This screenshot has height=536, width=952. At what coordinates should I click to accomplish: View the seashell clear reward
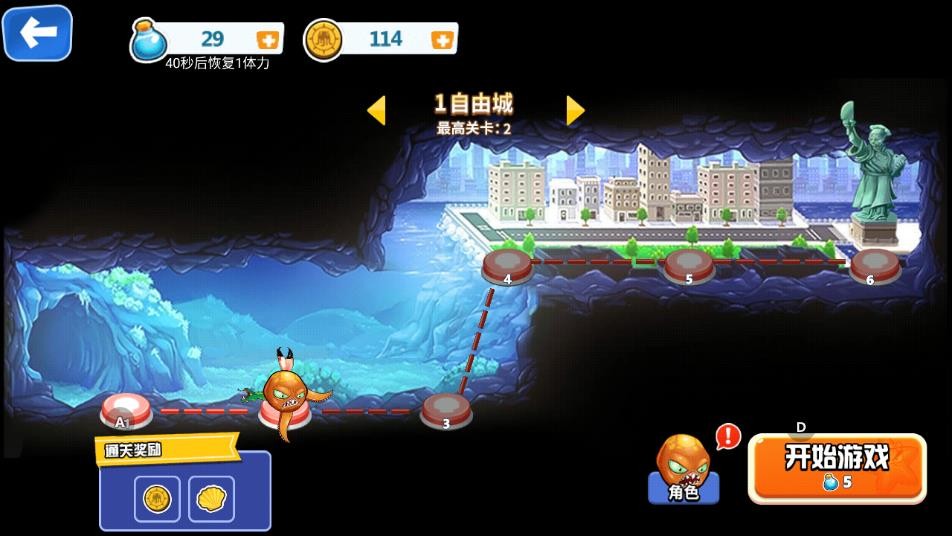211,498
